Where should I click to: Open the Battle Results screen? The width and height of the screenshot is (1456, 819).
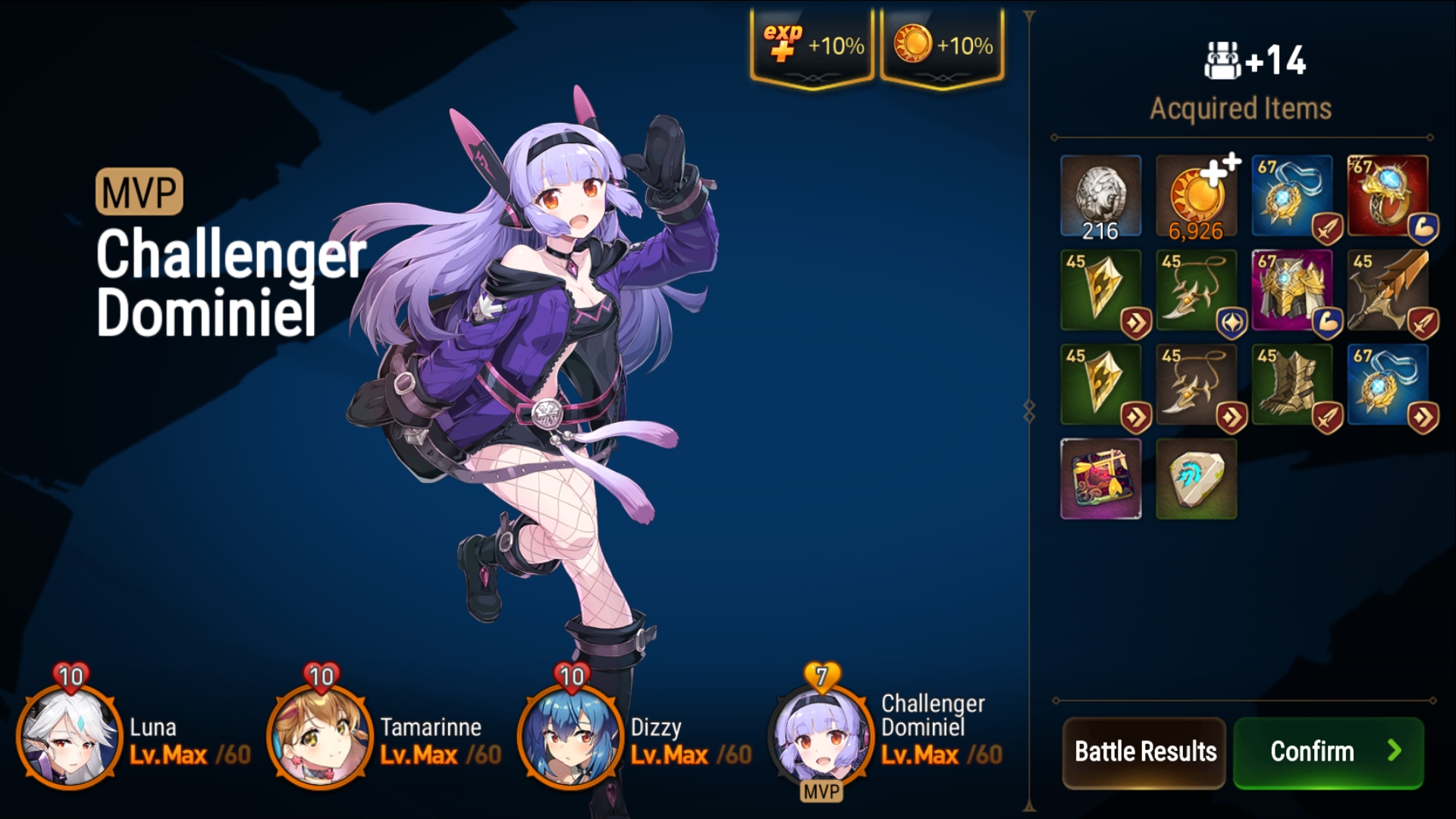coord(1145,752)
